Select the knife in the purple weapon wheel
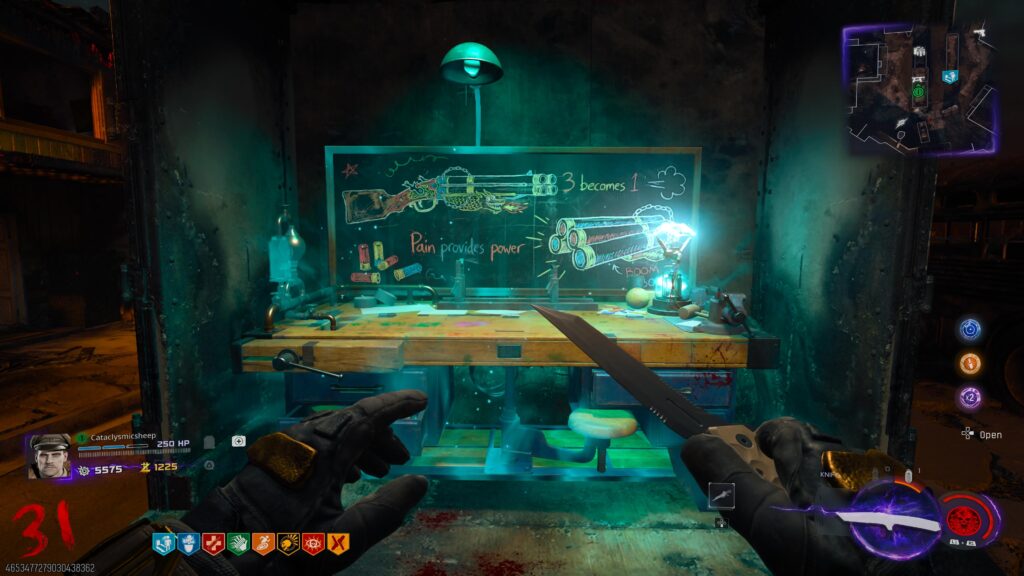This screenshot has height=576, width=1024. pyautogui.click(x=888, y=517)
